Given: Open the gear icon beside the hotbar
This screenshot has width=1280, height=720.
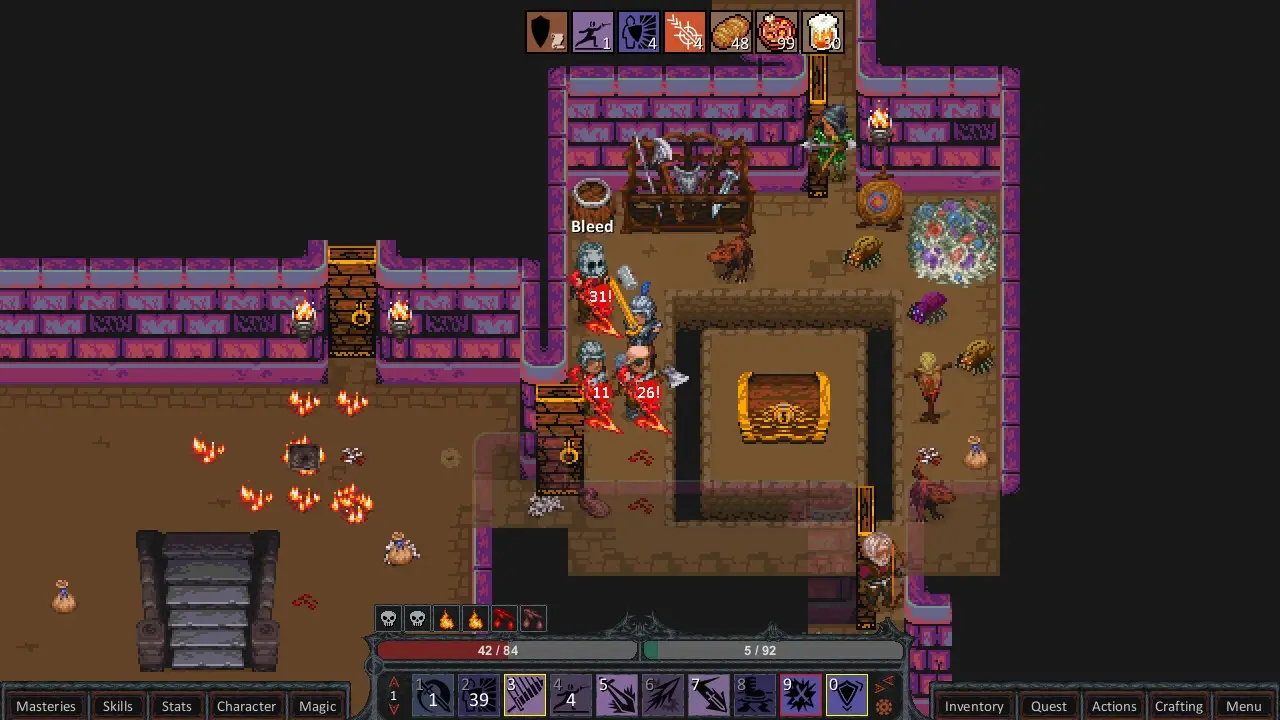Looking at the screenshot, I should (x=884, y=707).
